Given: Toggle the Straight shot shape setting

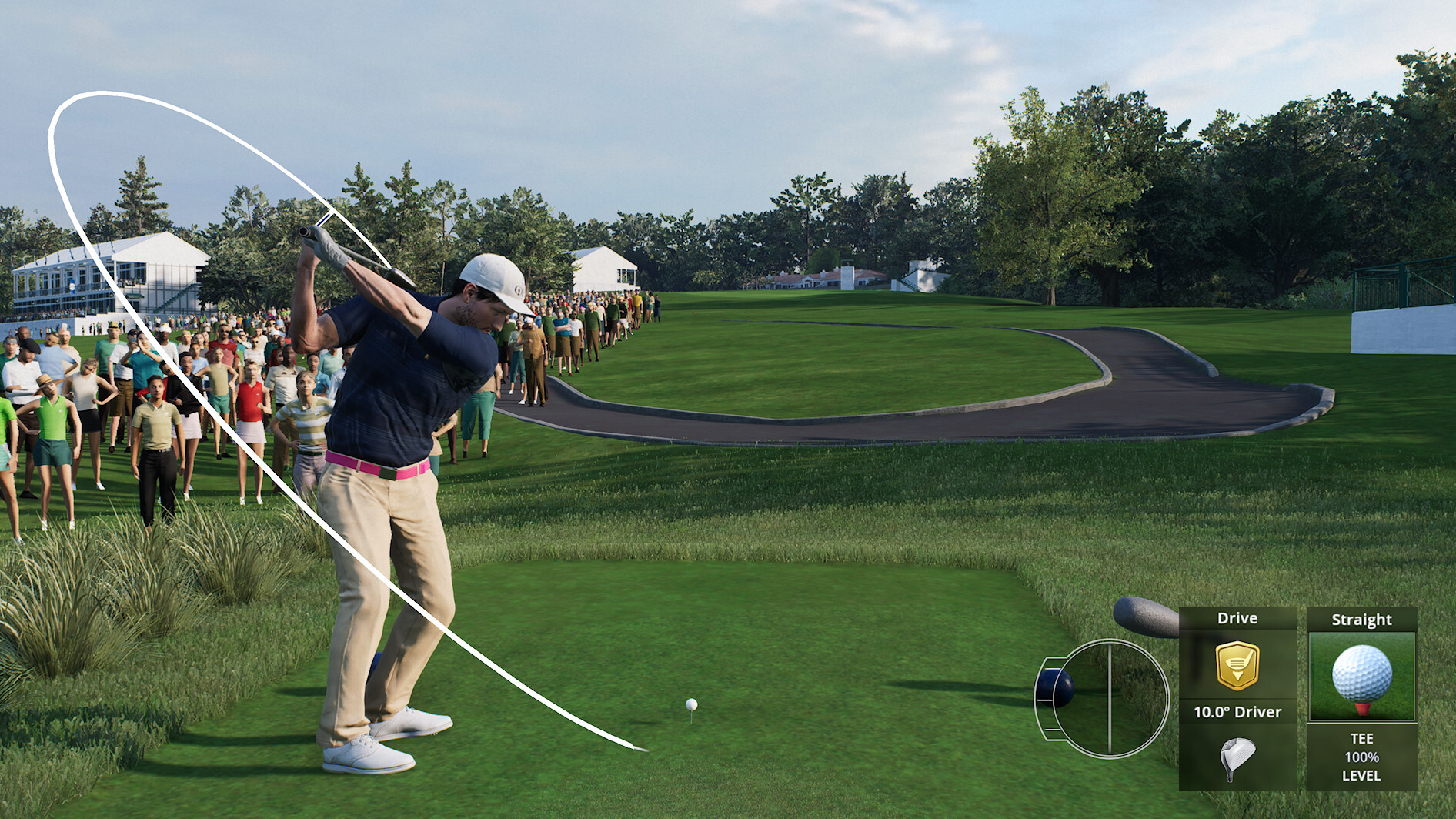Looking at the screenshot, I should tap(1362, 620).
